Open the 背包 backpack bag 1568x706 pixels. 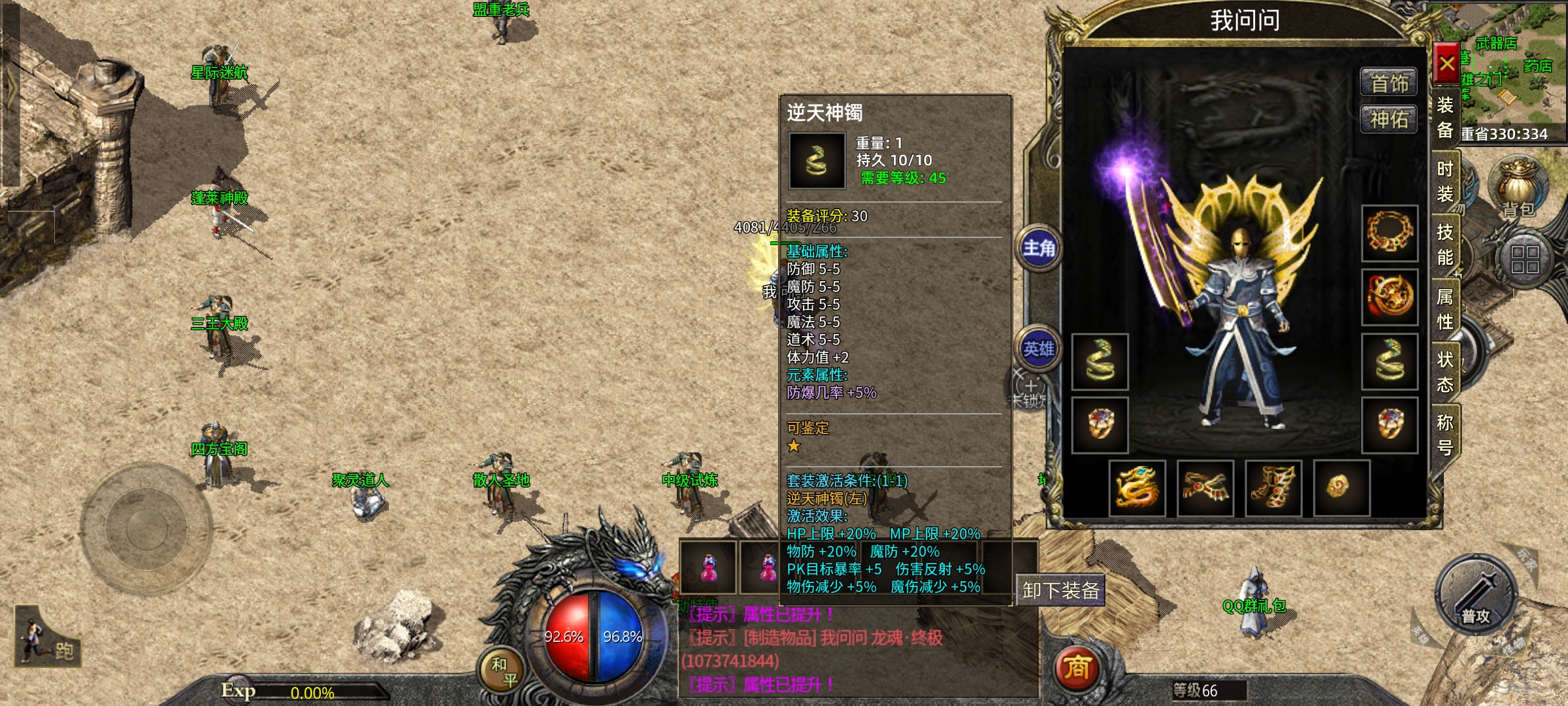[1517, 188]
